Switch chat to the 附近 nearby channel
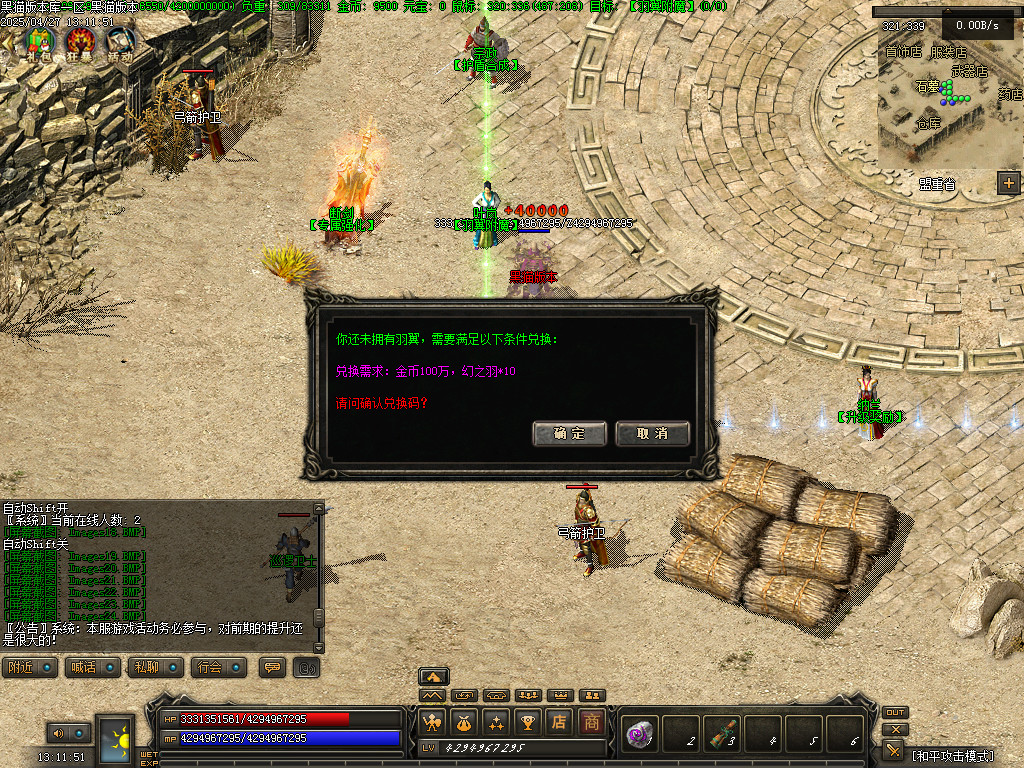This screenshot has width=1024, height=768. pyautogui.click(x=29, y=667)
